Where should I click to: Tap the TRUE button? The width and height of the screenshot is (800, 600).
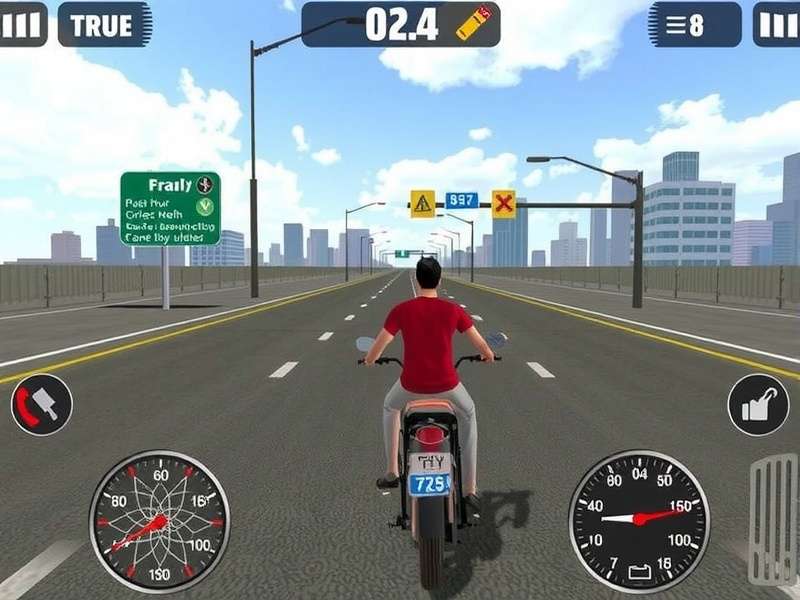pos(103,25)
